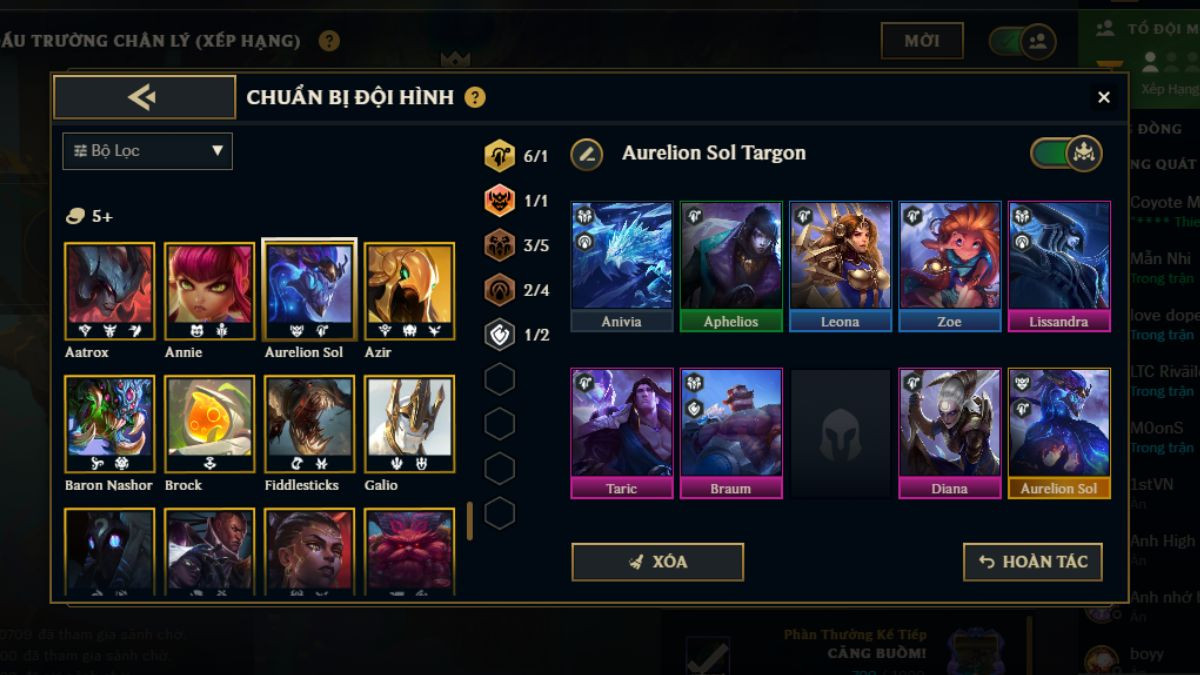Open the Bộ Lọc filter dropdown
The width and height of the screenshot is (1200, 675).
tap(147, 151)
